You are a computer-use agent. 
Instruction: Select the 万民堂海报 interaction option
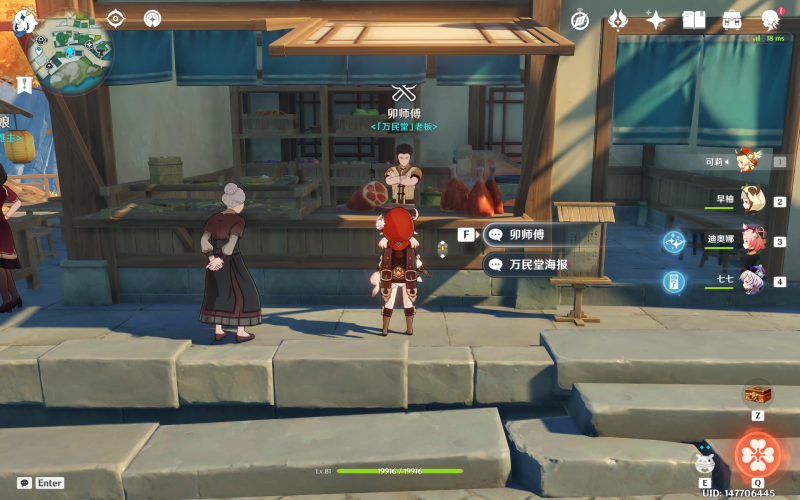[535, 264]
